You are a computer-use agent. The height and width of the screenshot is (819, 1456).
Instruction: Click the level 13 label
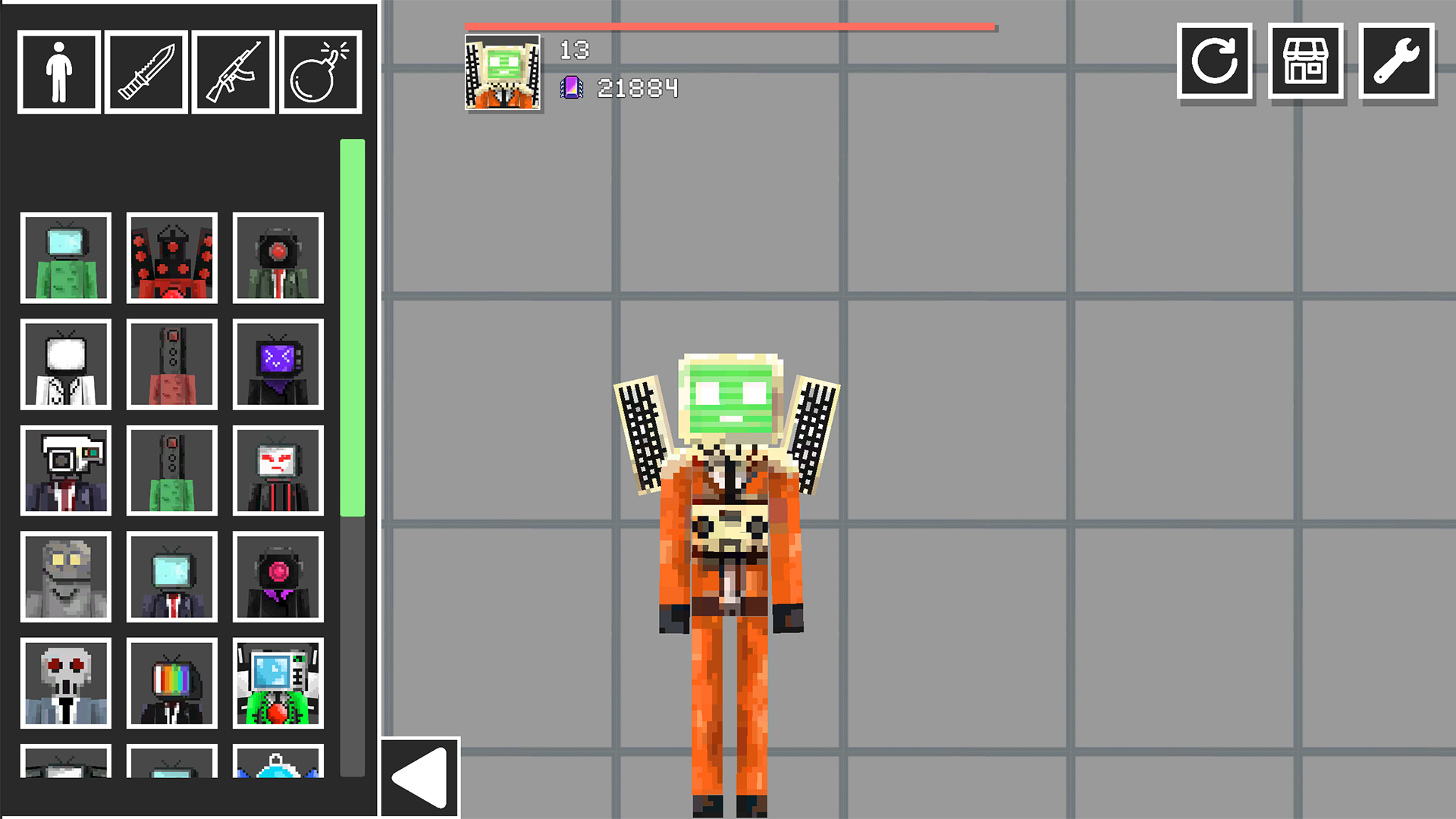pos(574,51)
